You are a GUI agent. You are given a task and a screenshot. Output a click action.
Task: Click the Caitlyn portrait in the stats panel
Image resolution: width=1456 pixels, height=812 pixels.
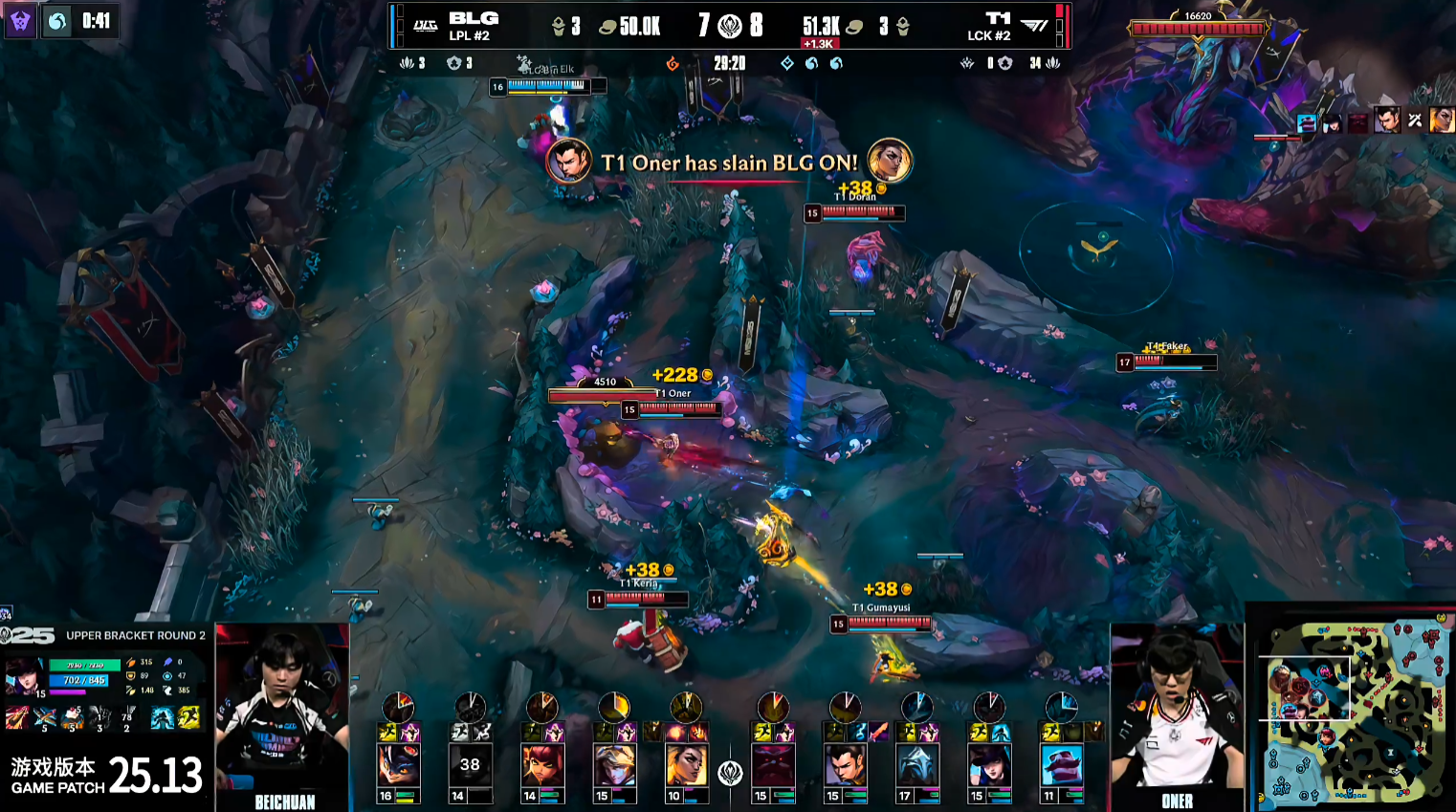coord(22,675)
